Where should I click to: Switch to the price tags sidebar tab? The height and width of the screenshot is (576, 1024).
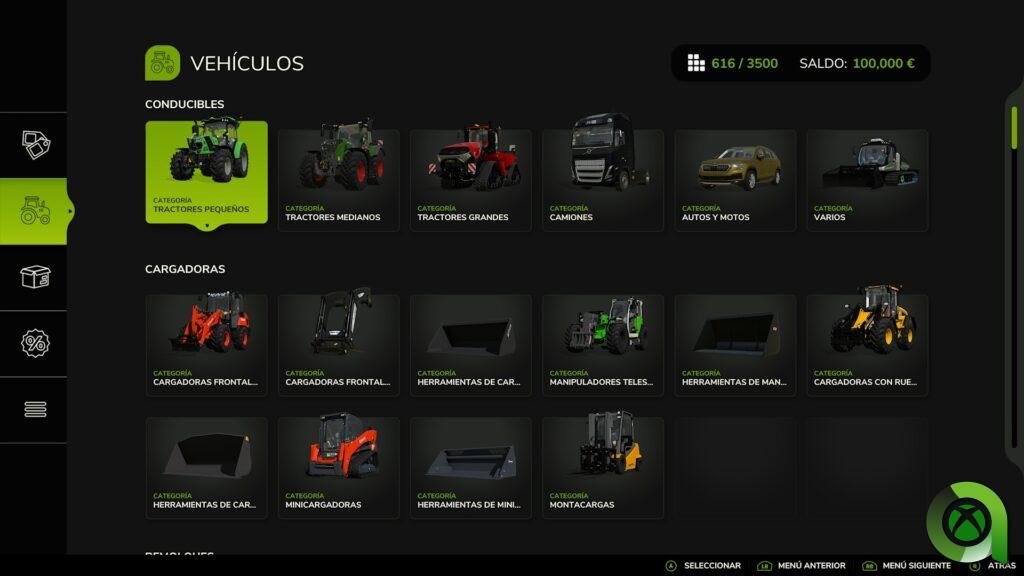[35, 145]
